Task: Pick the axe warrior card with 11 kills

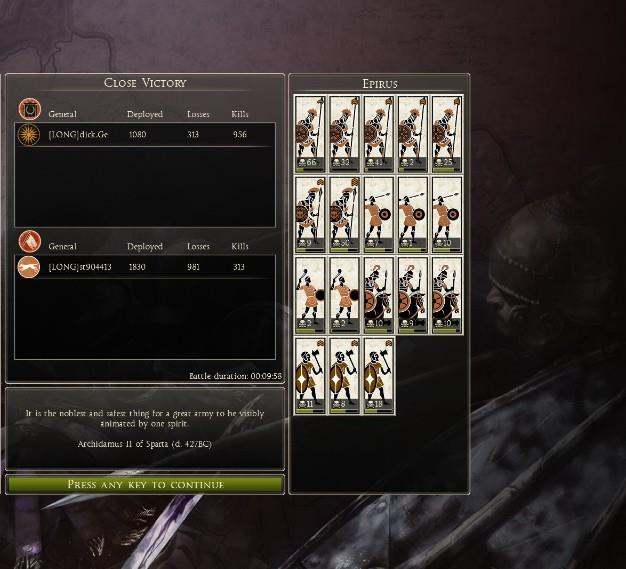Action: tap(311, 375)
